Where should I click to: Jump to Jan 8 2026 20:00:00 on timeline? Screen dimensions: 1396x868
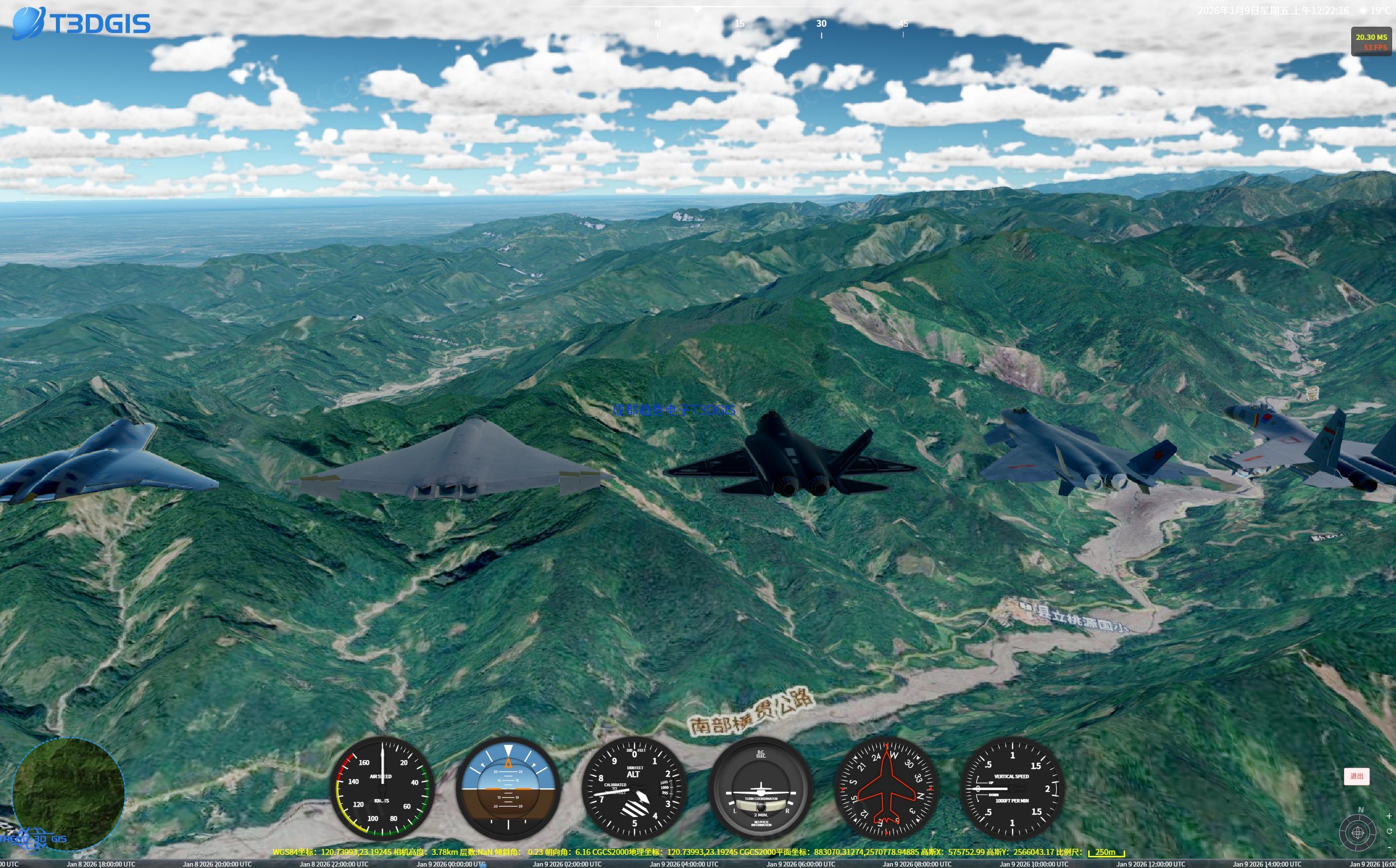click(217, 864)
